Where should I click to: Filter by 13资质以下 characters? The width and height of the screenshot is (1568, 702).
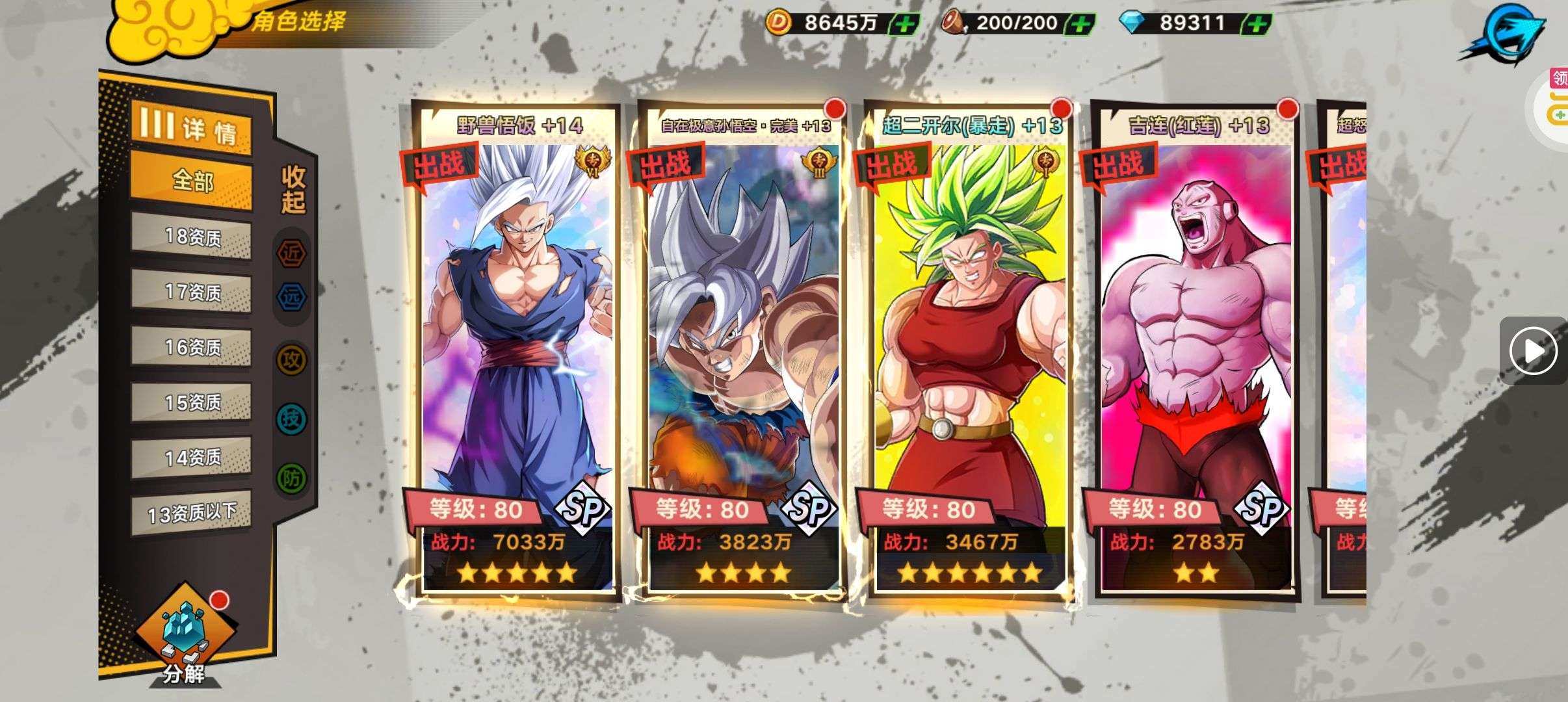[192, 513]
